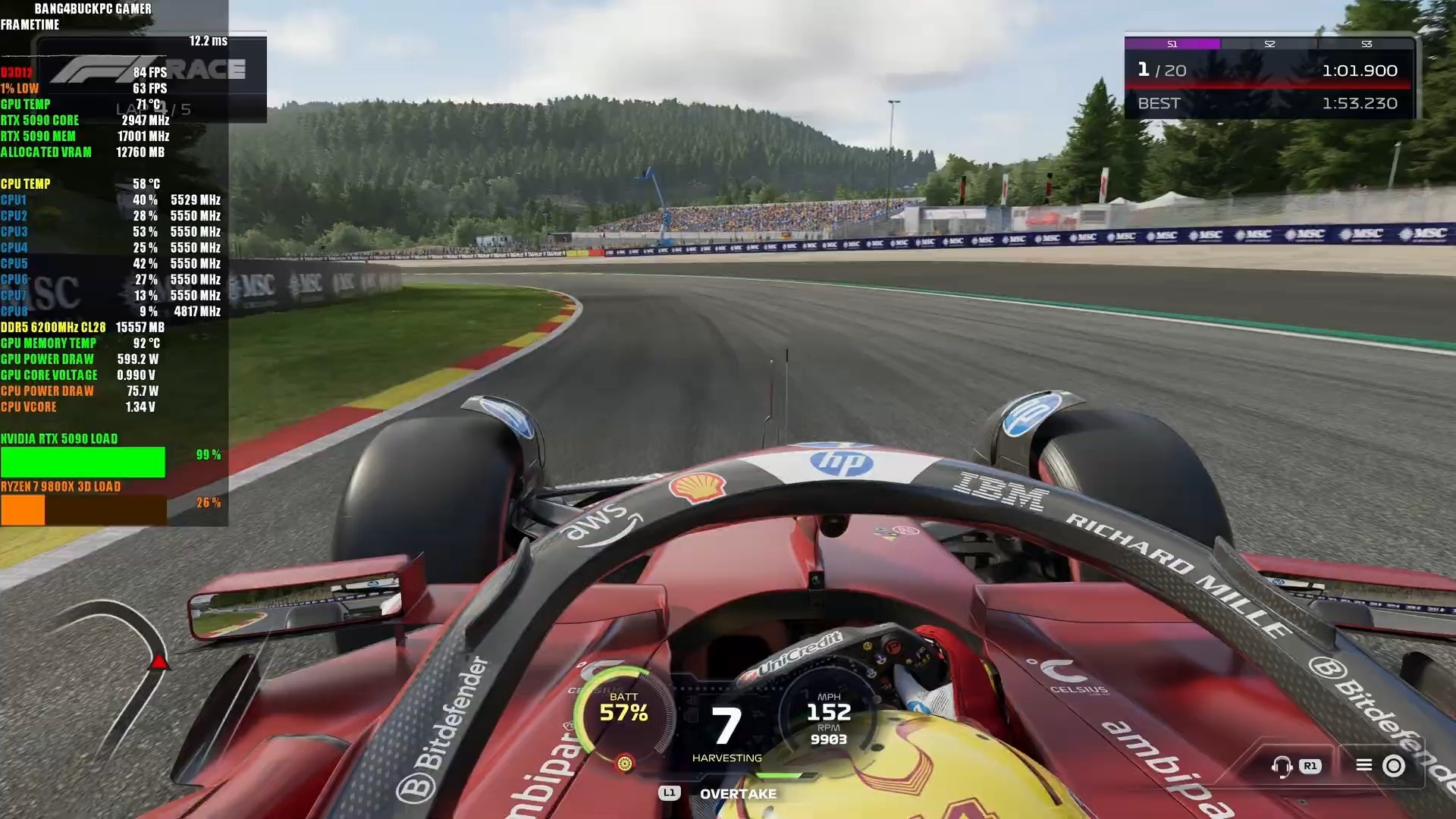Open the team radio headset icon
The image size is (1456, 819).
tap(1282, 766)
